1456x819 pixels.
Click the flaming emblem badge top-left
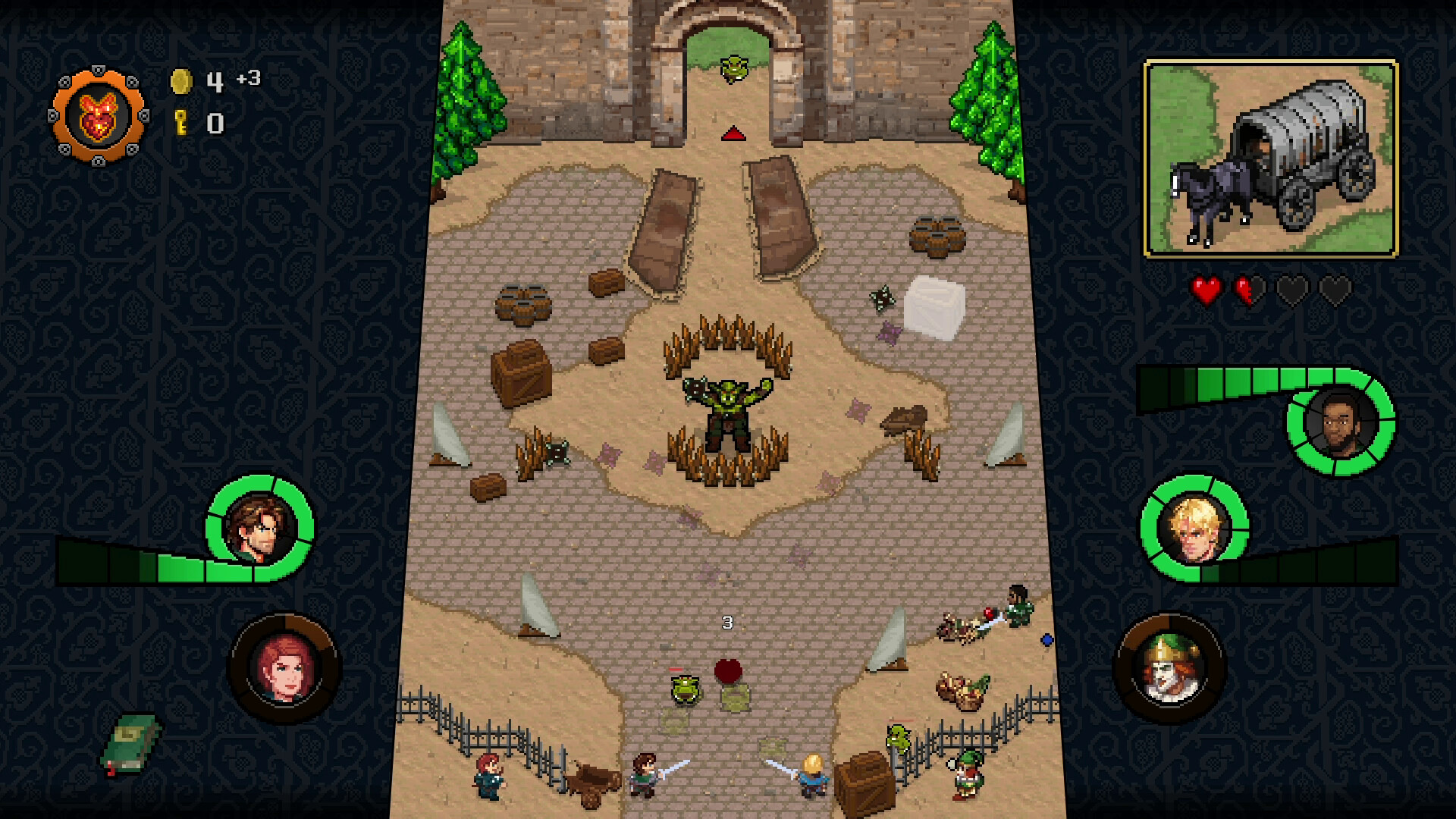coord(99,114)
